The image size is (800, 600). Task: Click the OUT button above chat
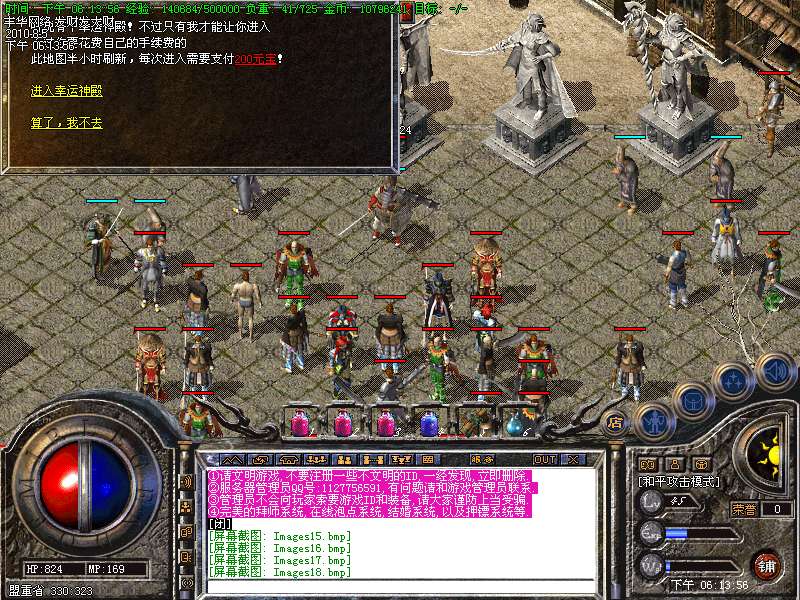545,459
